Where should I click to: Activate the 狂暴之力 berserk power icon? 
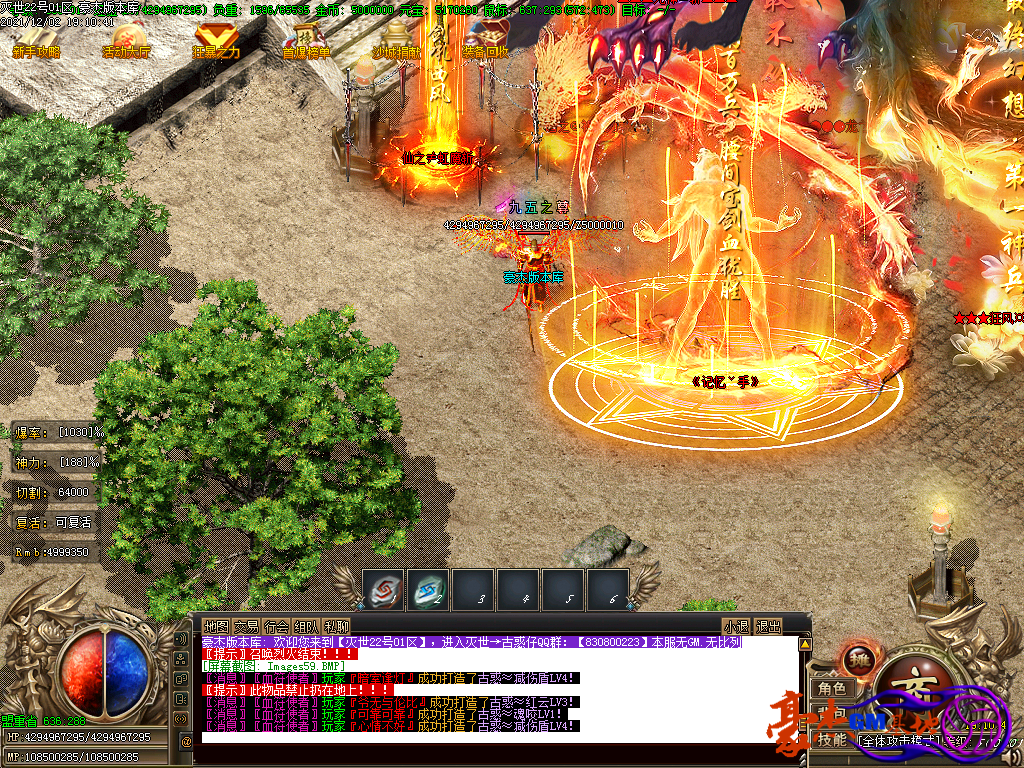tap(216, 38)
